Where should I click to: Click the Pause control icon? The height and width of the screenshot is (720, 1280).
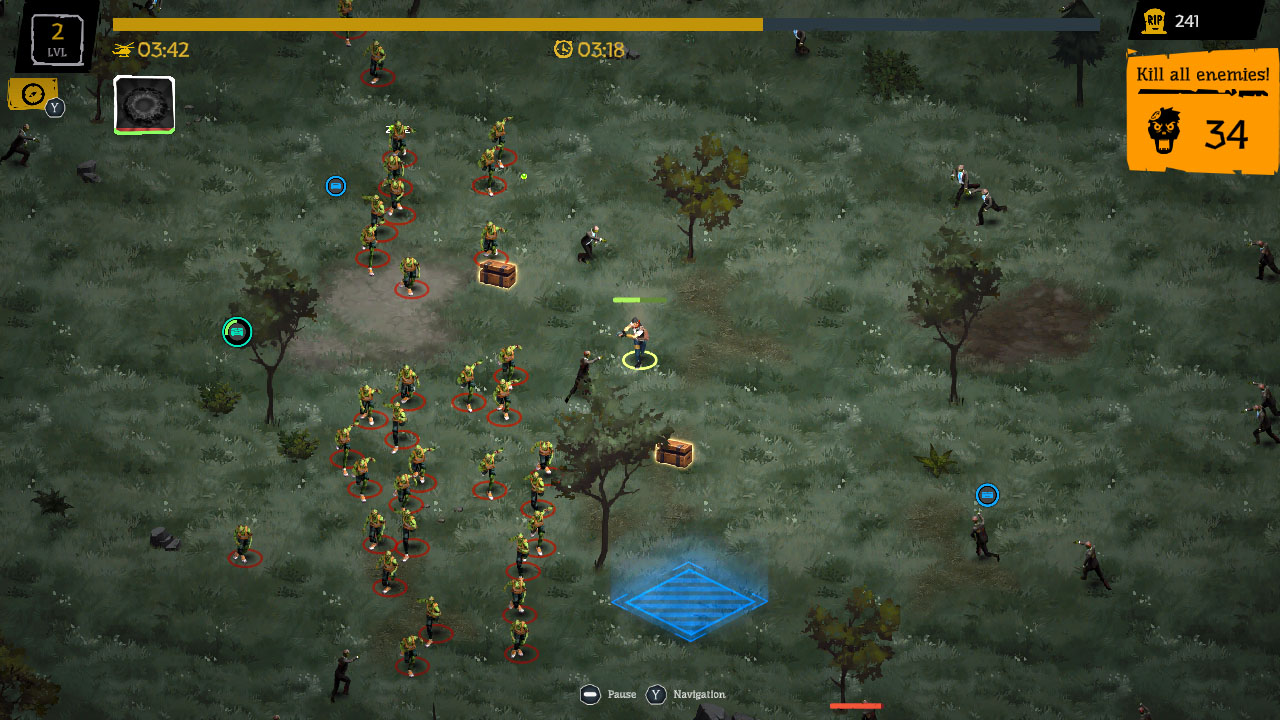[x=590, y=694]
